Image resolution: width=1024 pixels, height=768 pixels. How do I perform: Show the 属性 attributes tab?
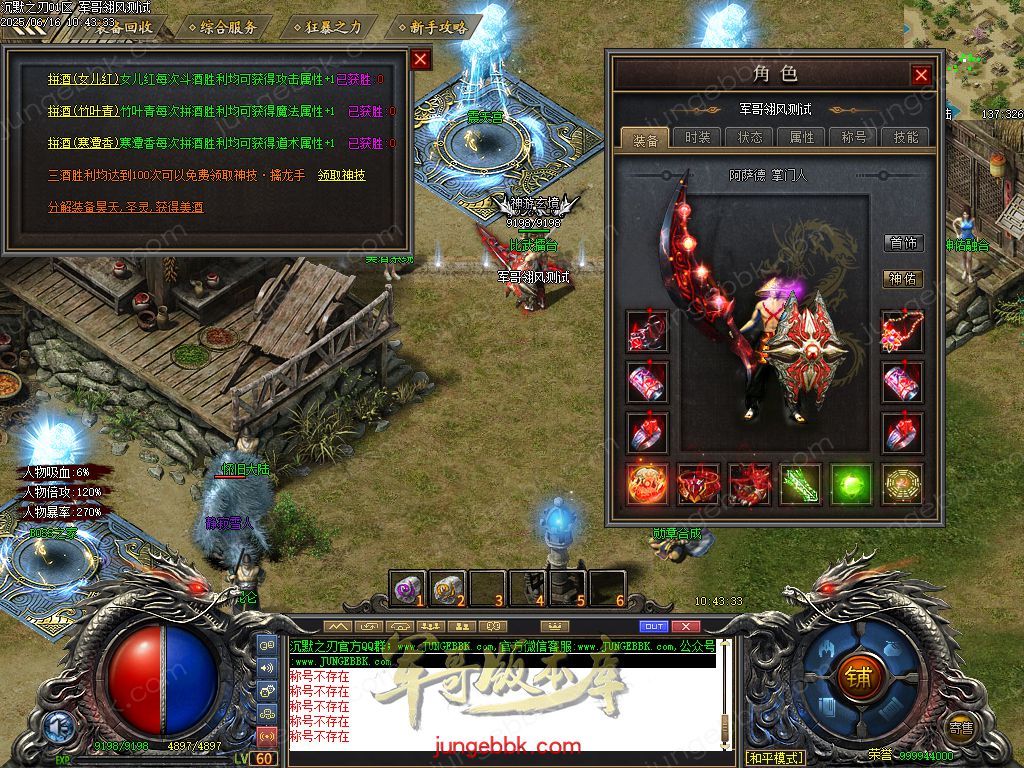point(801,137)
